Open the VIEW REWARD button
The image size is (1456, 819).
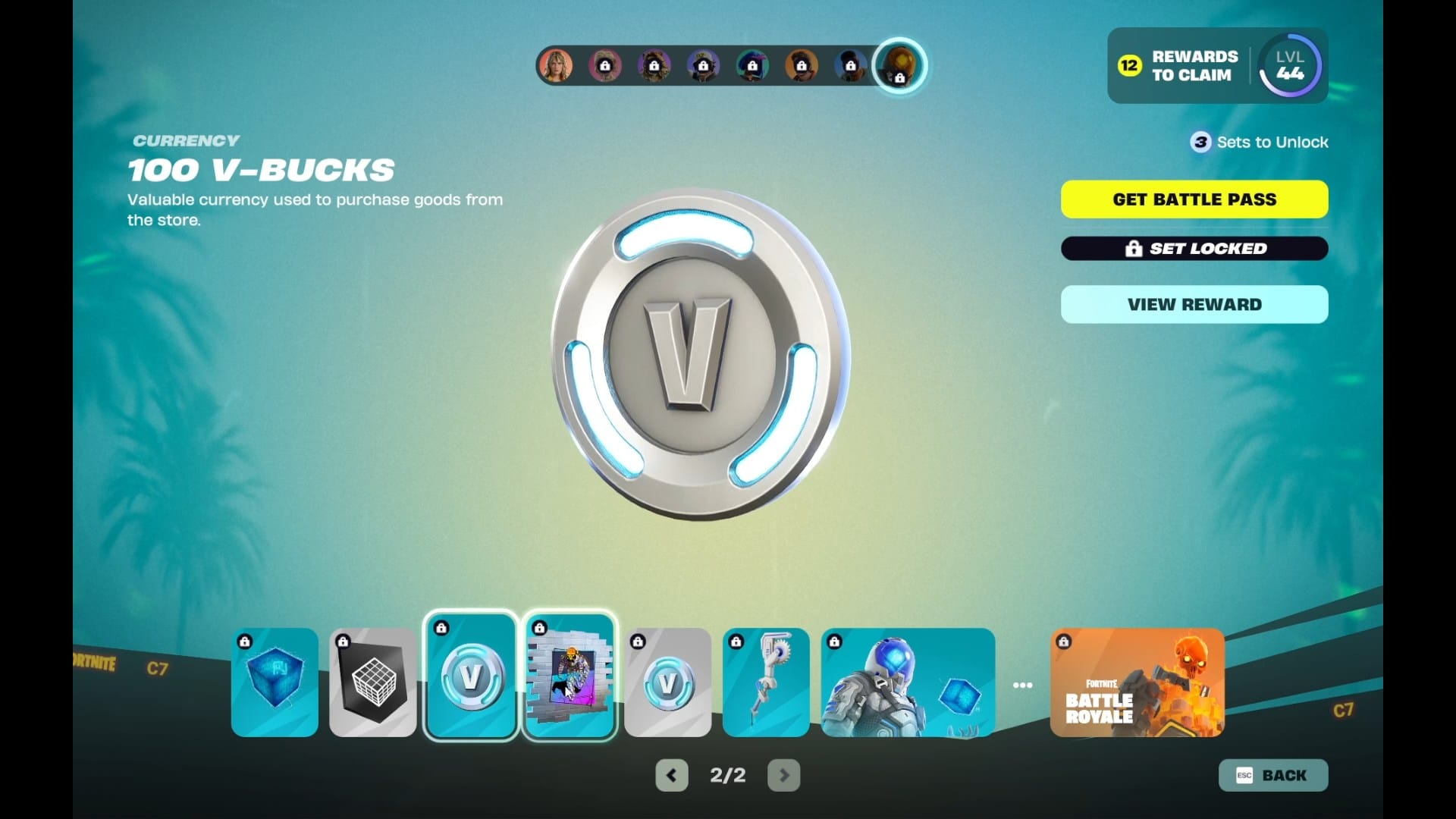coord(1194,304)
